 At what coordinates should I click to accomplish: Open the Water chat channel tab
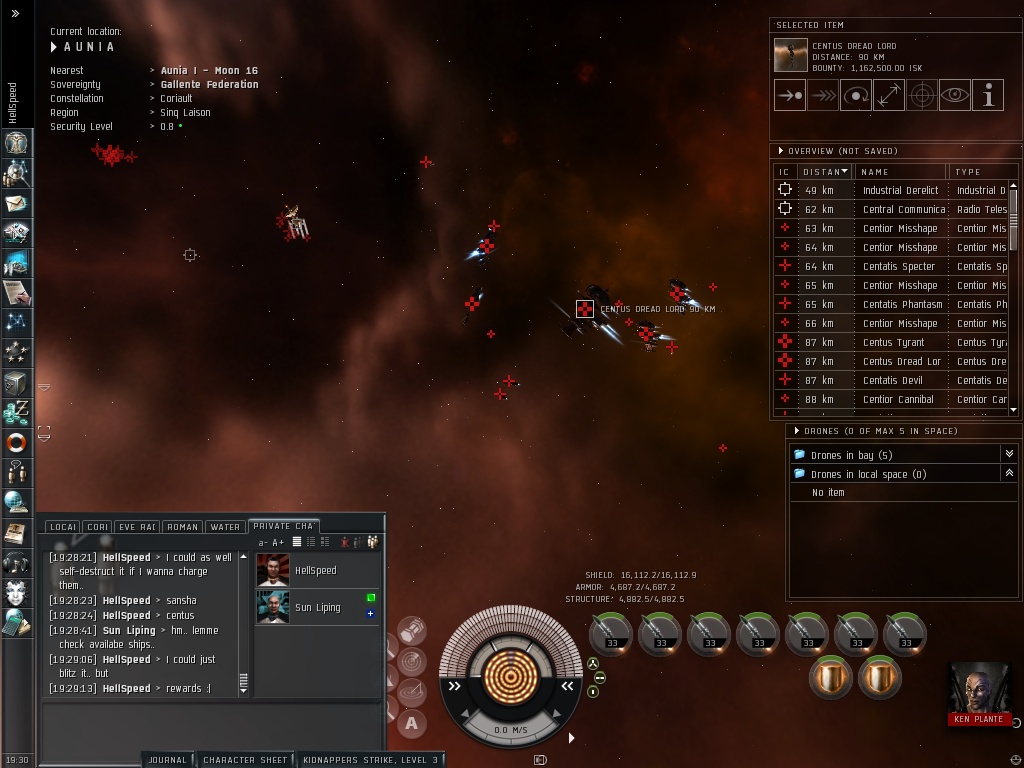point(225,527)
